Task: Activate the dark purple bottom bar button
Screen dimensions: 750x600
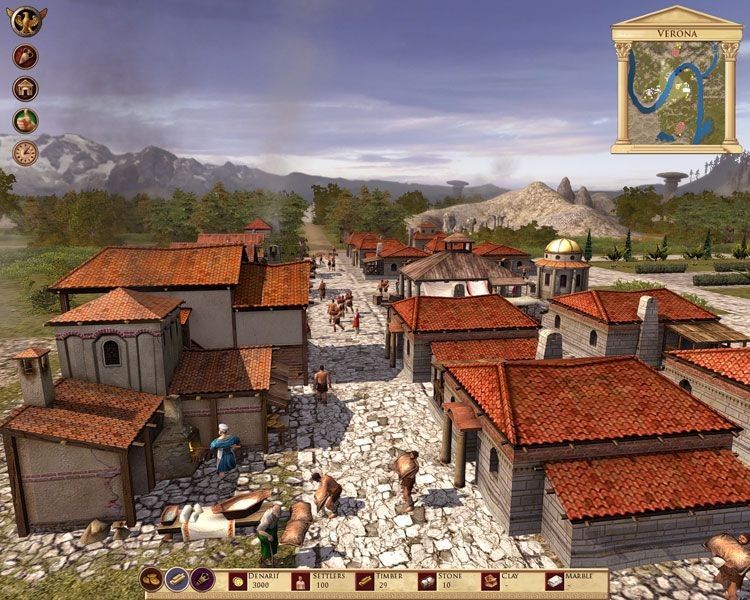Action: click(203, 580)
